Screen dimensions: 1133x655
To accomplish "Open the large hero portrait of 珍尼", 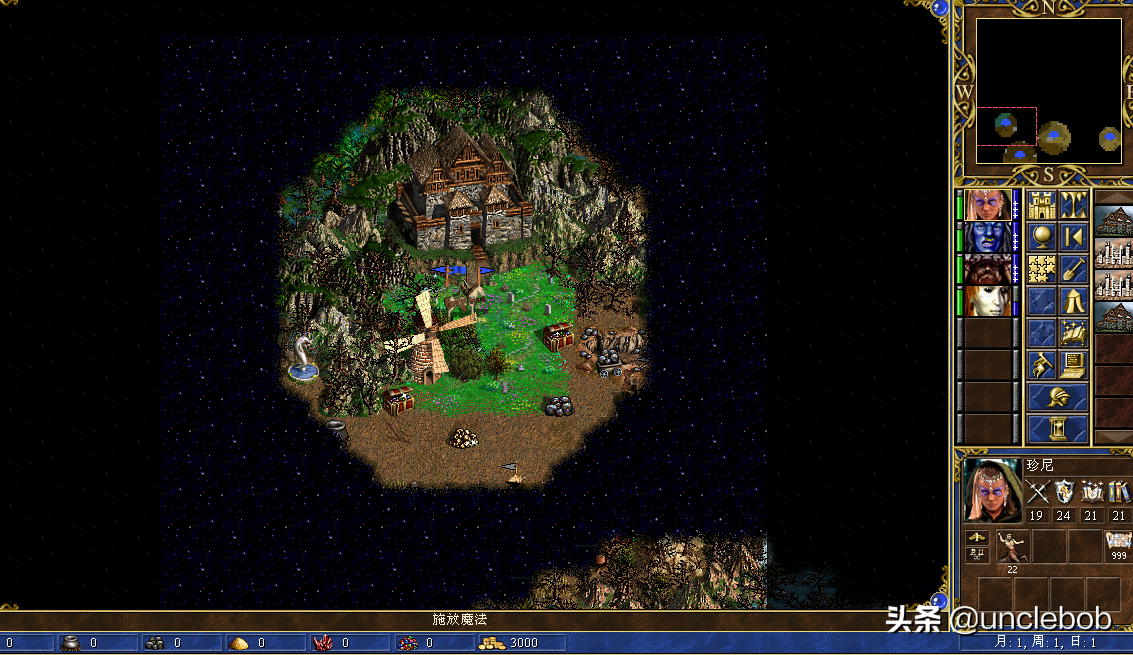I will pyautogui.click(x=992, y=491).
